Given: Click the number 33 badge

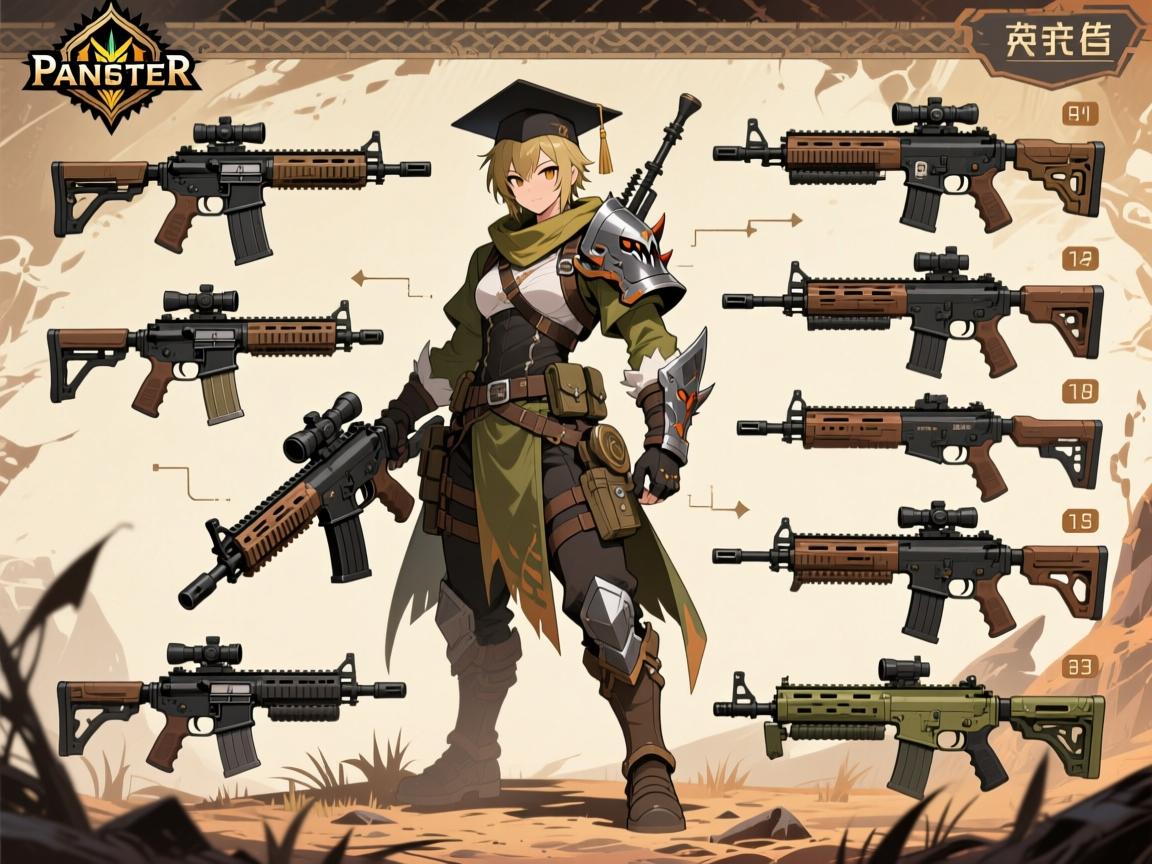Looking at the screenshot, I should [1079, 665].
